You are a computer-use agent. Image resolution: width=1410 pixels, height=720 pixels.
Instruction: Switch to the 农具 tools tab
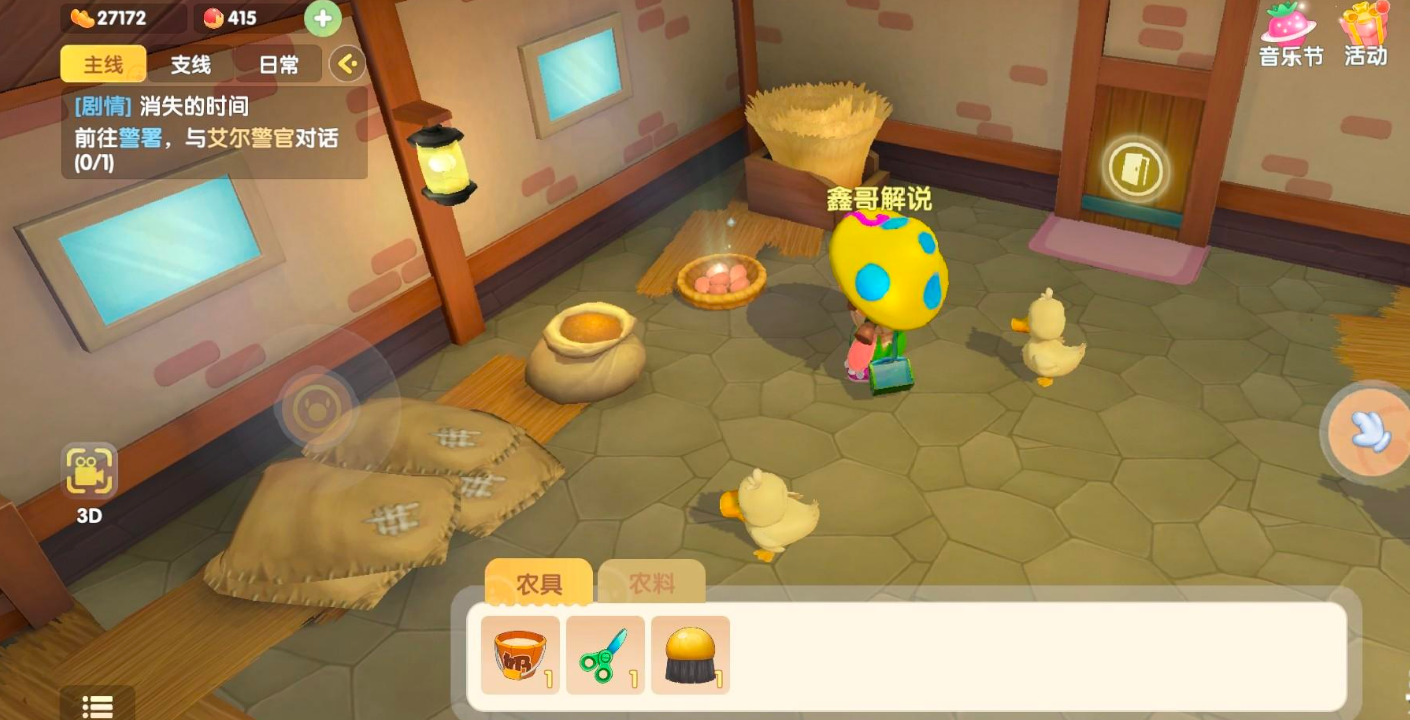pyautogui.click(x=538, y=584)
